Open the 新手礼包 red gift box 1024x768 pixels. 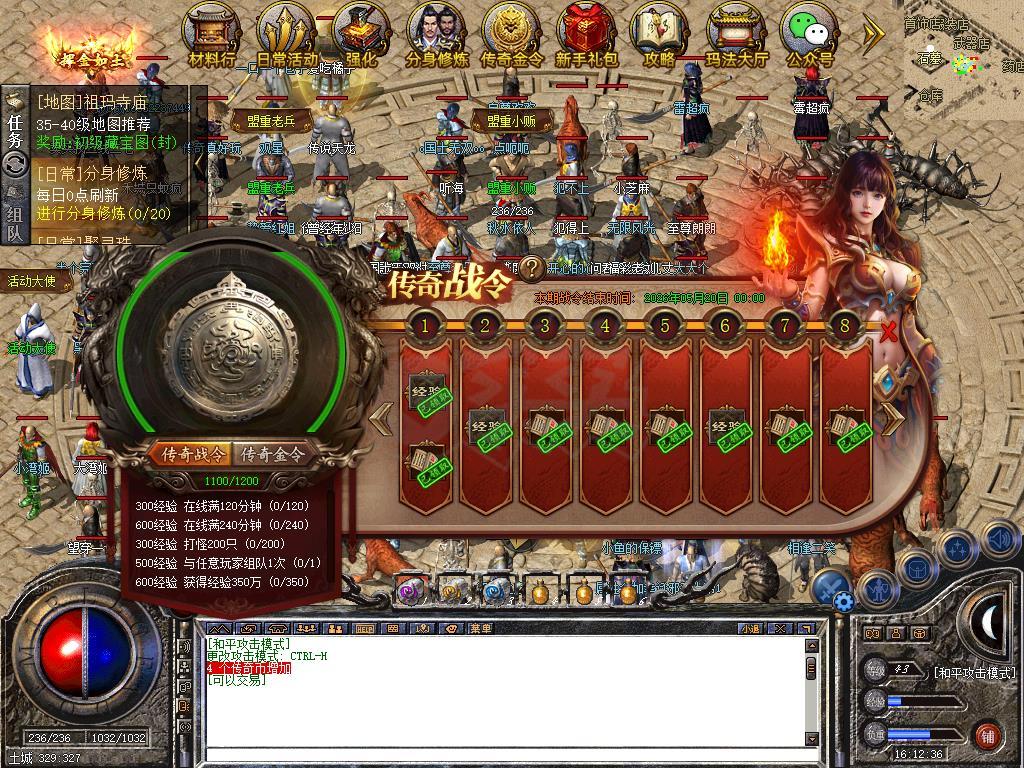(x=587, y=36)
